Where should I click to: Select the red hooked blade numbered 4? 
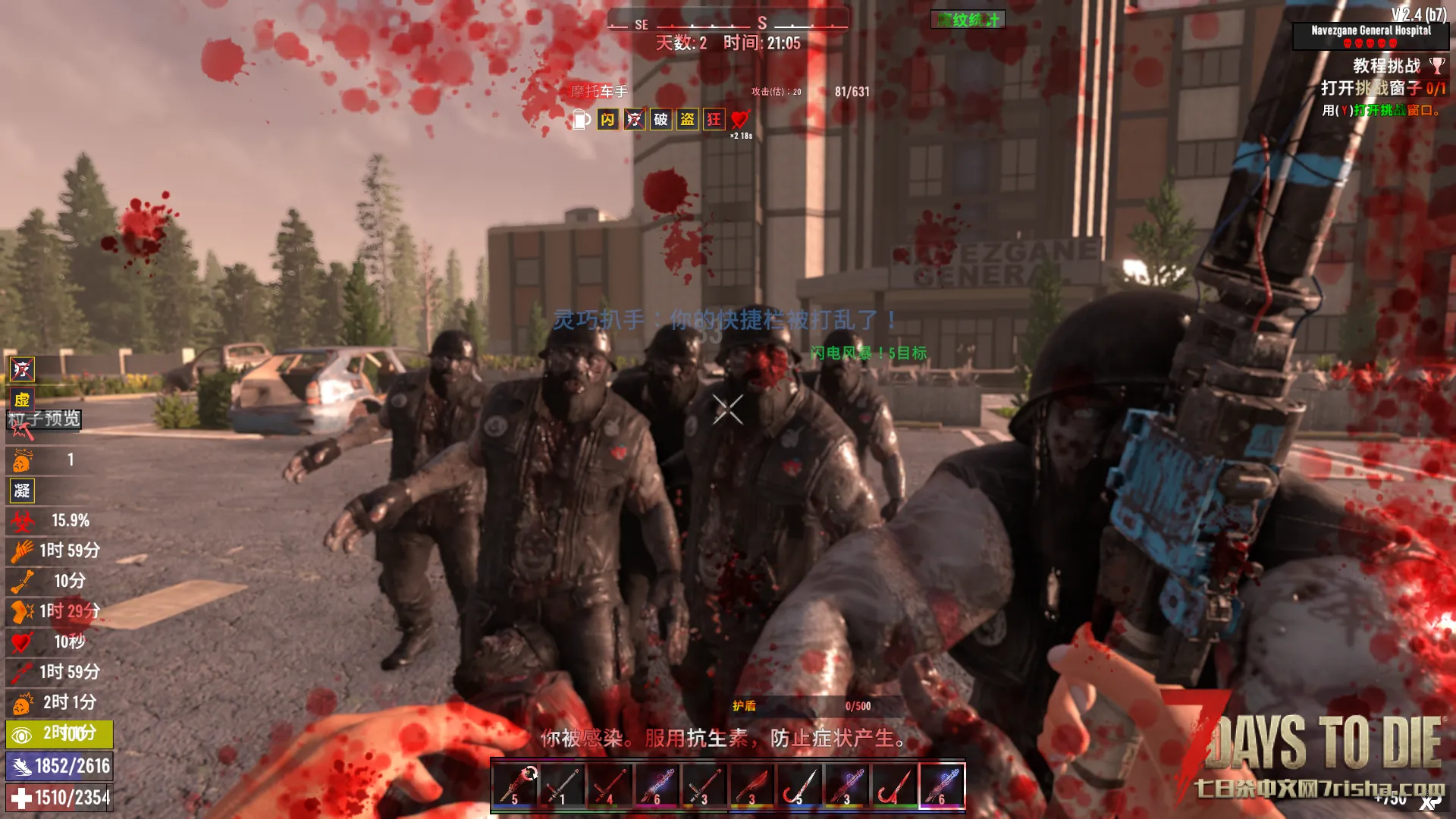point(894,786)
